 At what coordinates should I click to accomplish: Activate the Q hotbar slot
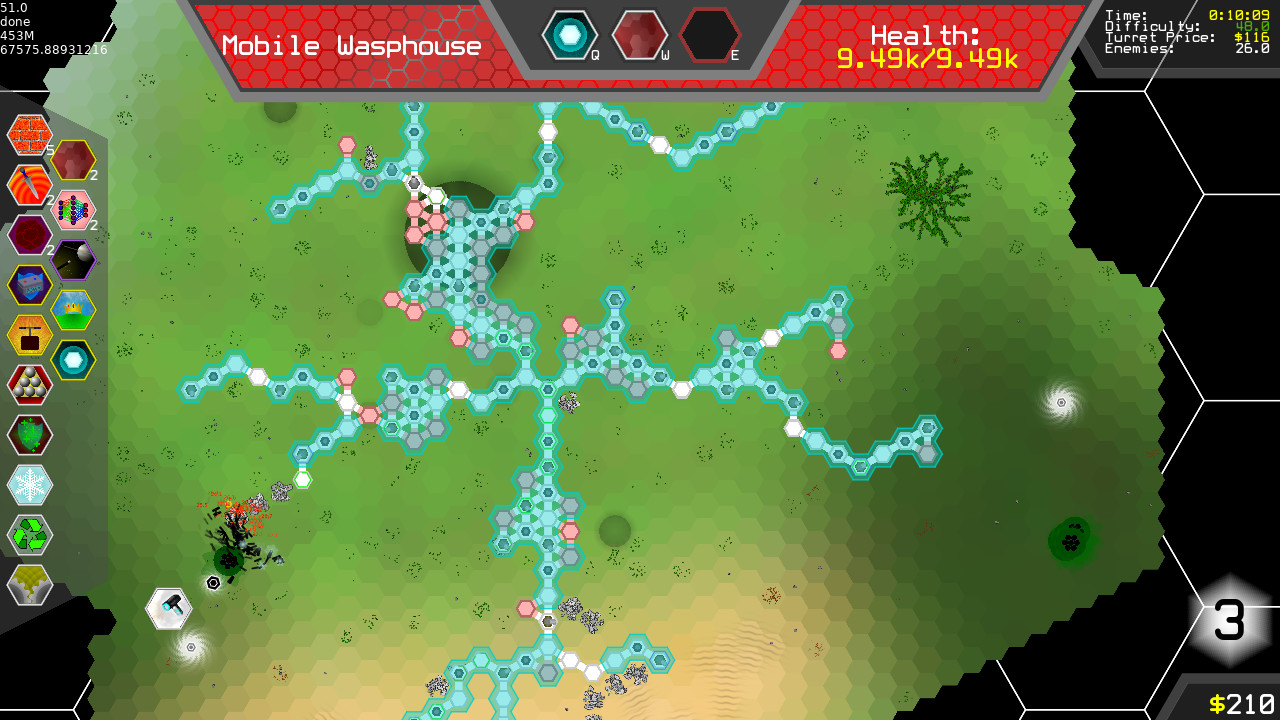pyautogui.click(x=571, y=33)
